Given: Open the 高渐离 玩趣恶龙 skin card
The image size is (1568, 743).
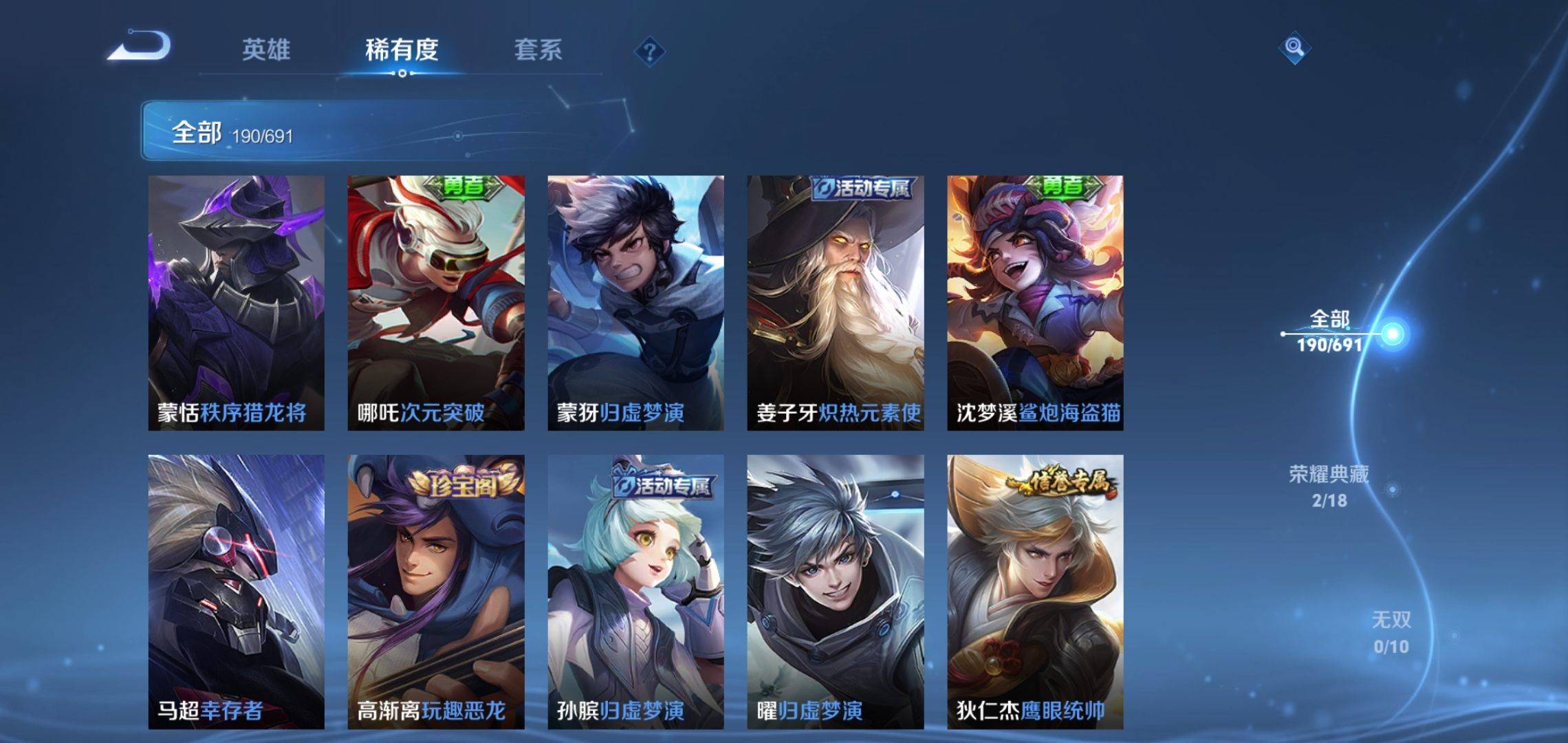Looking at the screenshot, I should tap(435, 592).
